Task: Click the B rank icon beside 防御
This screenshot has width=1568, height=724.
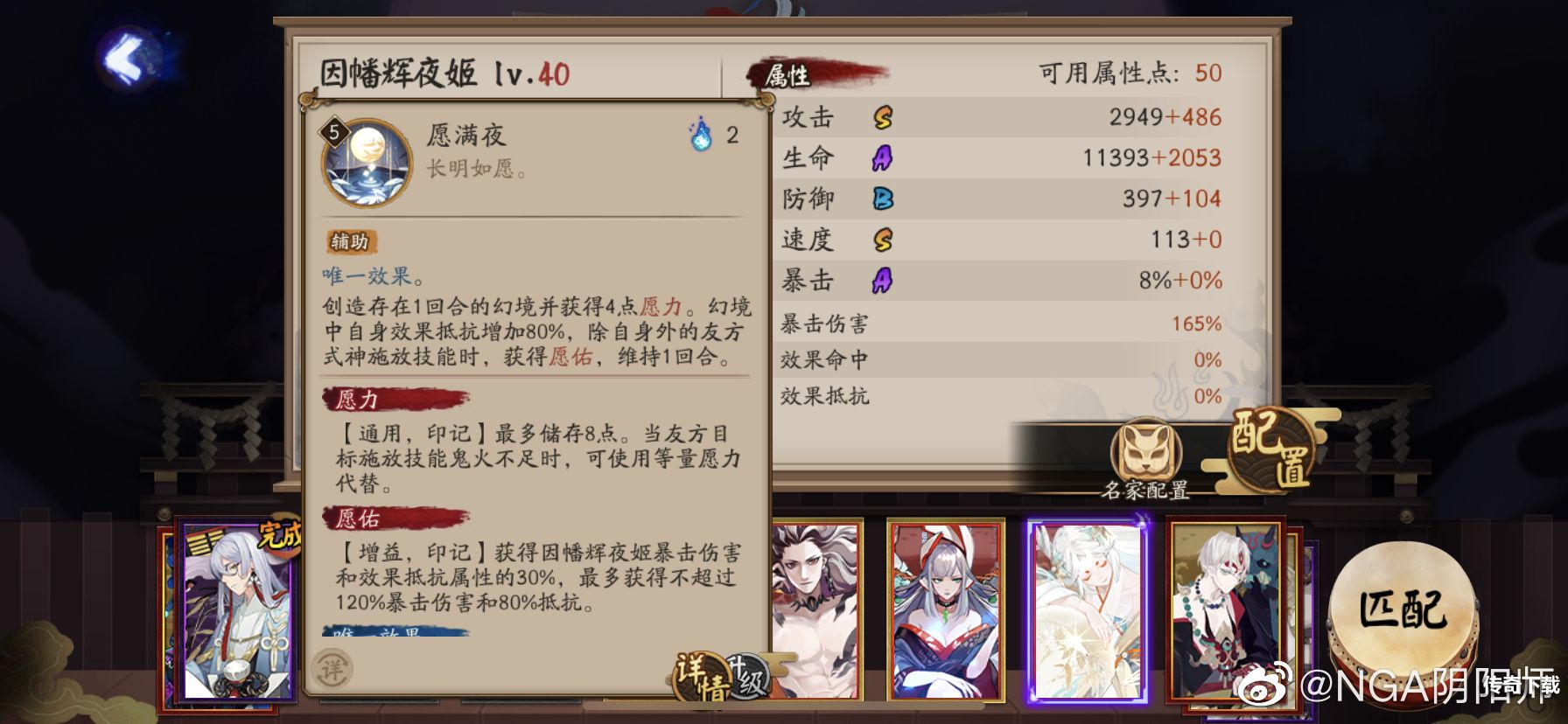Action: click(x=885, y=198)
